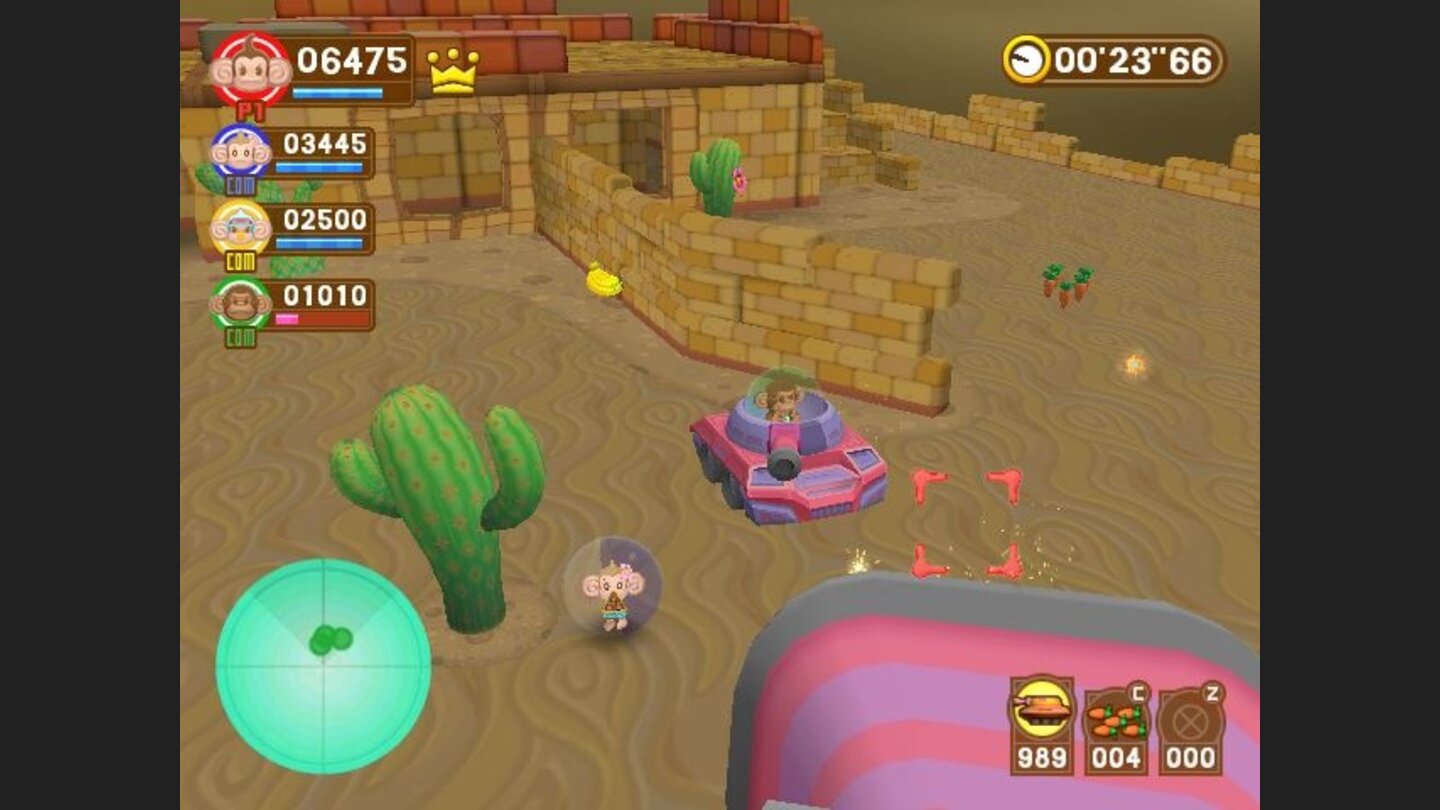Click the clock icon next to the race timer
The width and height of the screenshot is (1440, 810).
pyautogui.click(x=1028, y=57)
